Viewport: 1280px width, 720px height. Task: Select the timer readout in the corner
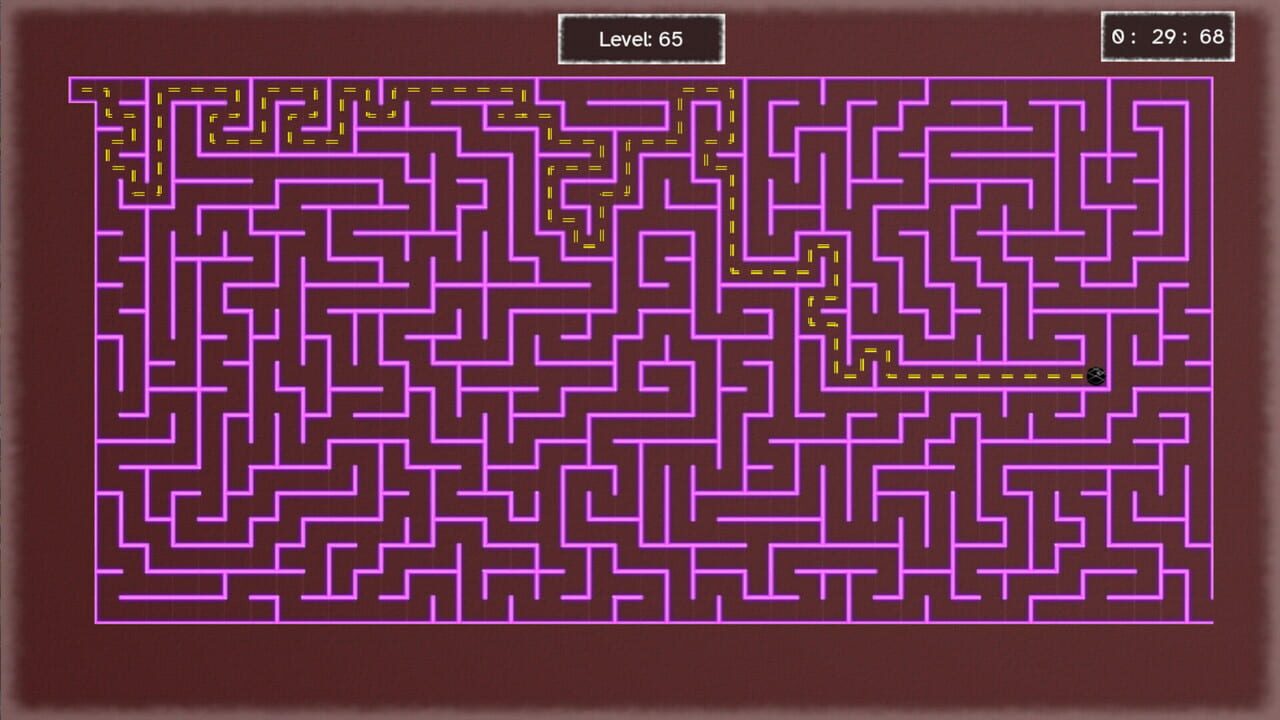coord(1168,36)
